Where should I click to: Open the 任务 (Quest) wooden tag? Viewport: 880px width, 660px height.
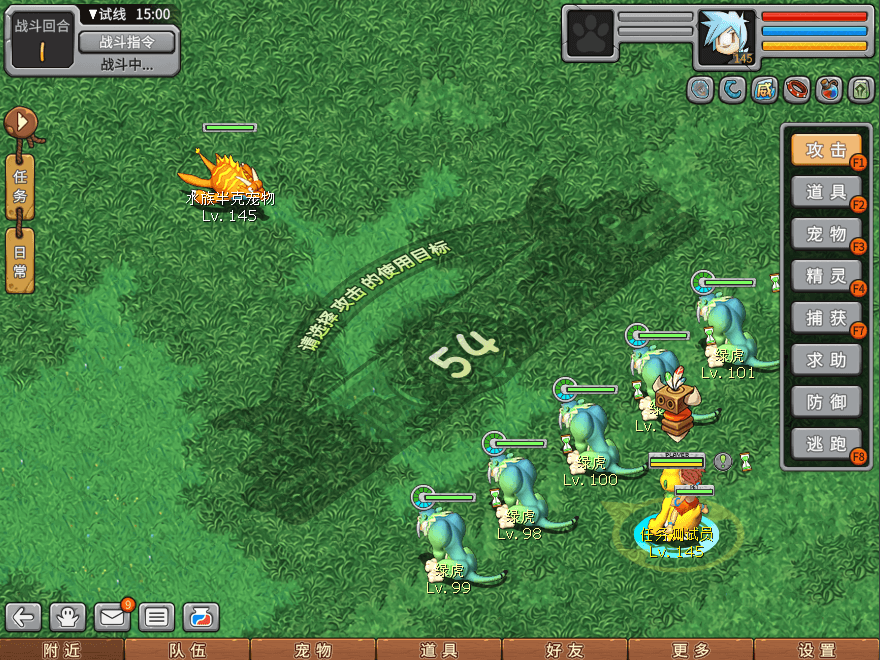(x=19, y=187)
